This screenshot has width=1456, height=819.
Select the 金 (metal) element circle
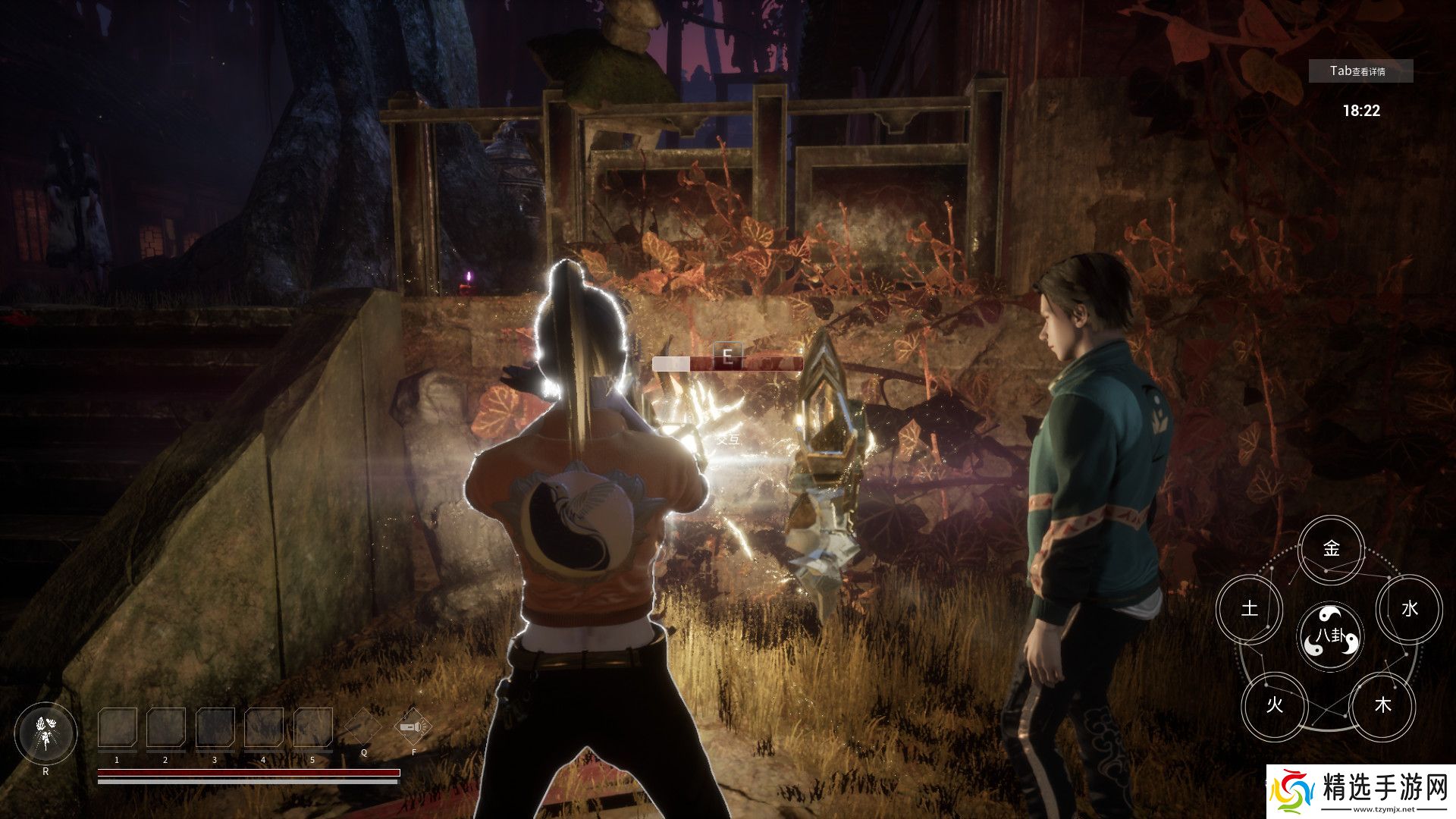[1331, 548]
